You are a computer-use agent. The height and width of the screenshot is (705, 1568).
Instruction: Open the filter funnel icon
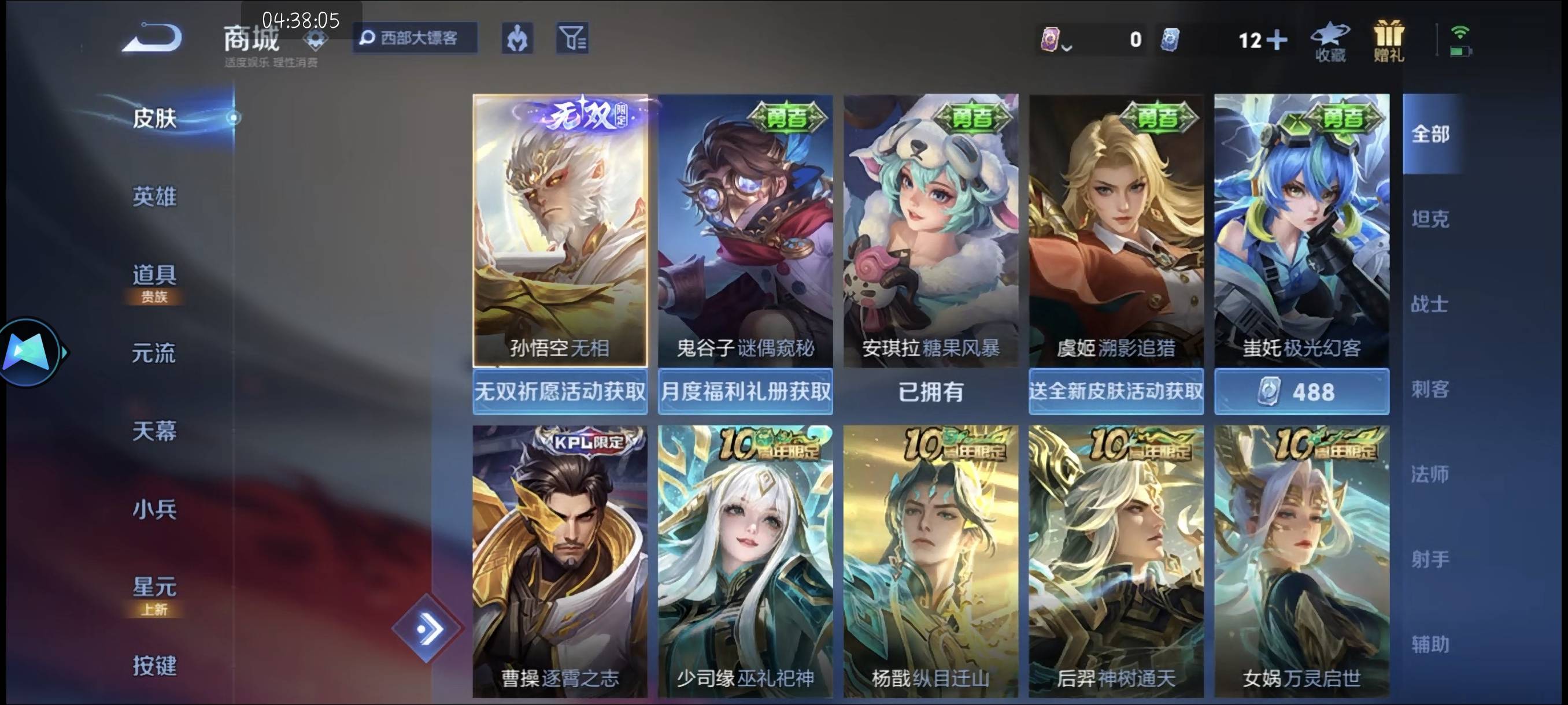tap(572, 38)
